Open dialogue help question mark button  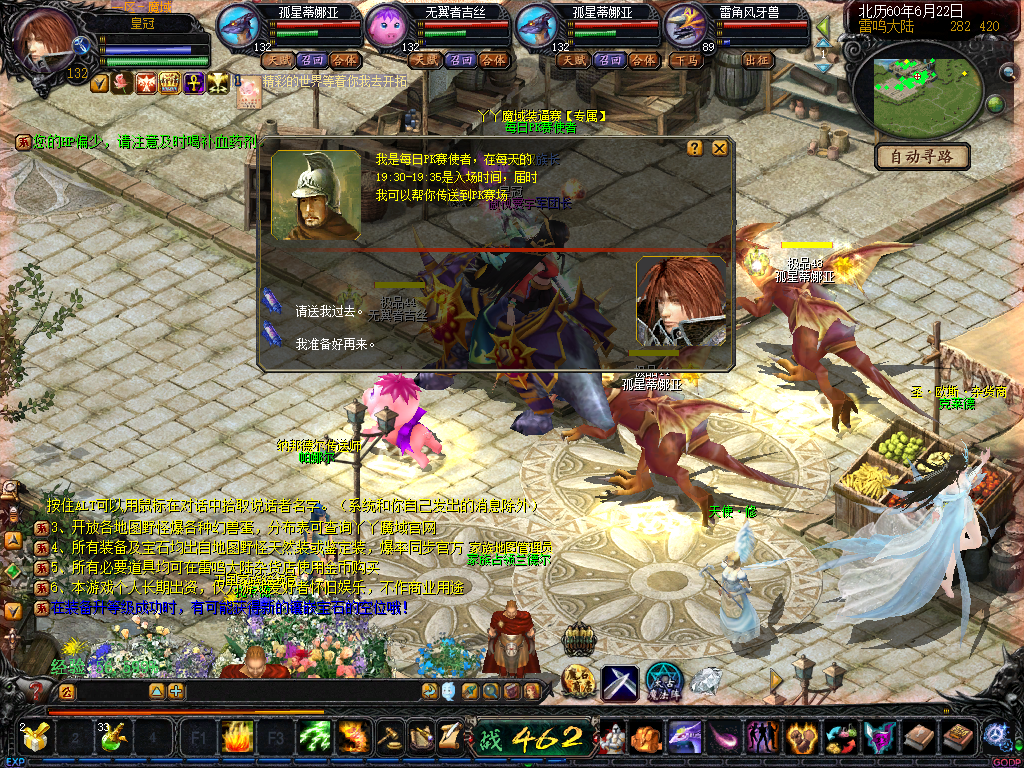pyautogui.click(x=695, y=148)
